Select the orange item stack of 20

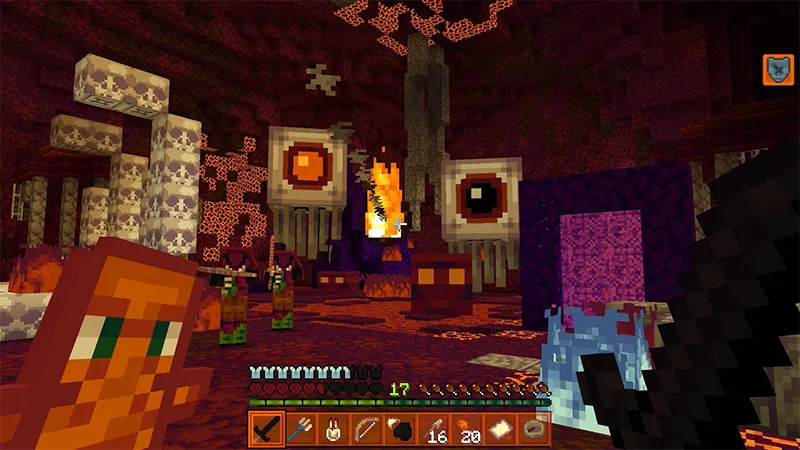pyautogui.click(x=467, y=430)
